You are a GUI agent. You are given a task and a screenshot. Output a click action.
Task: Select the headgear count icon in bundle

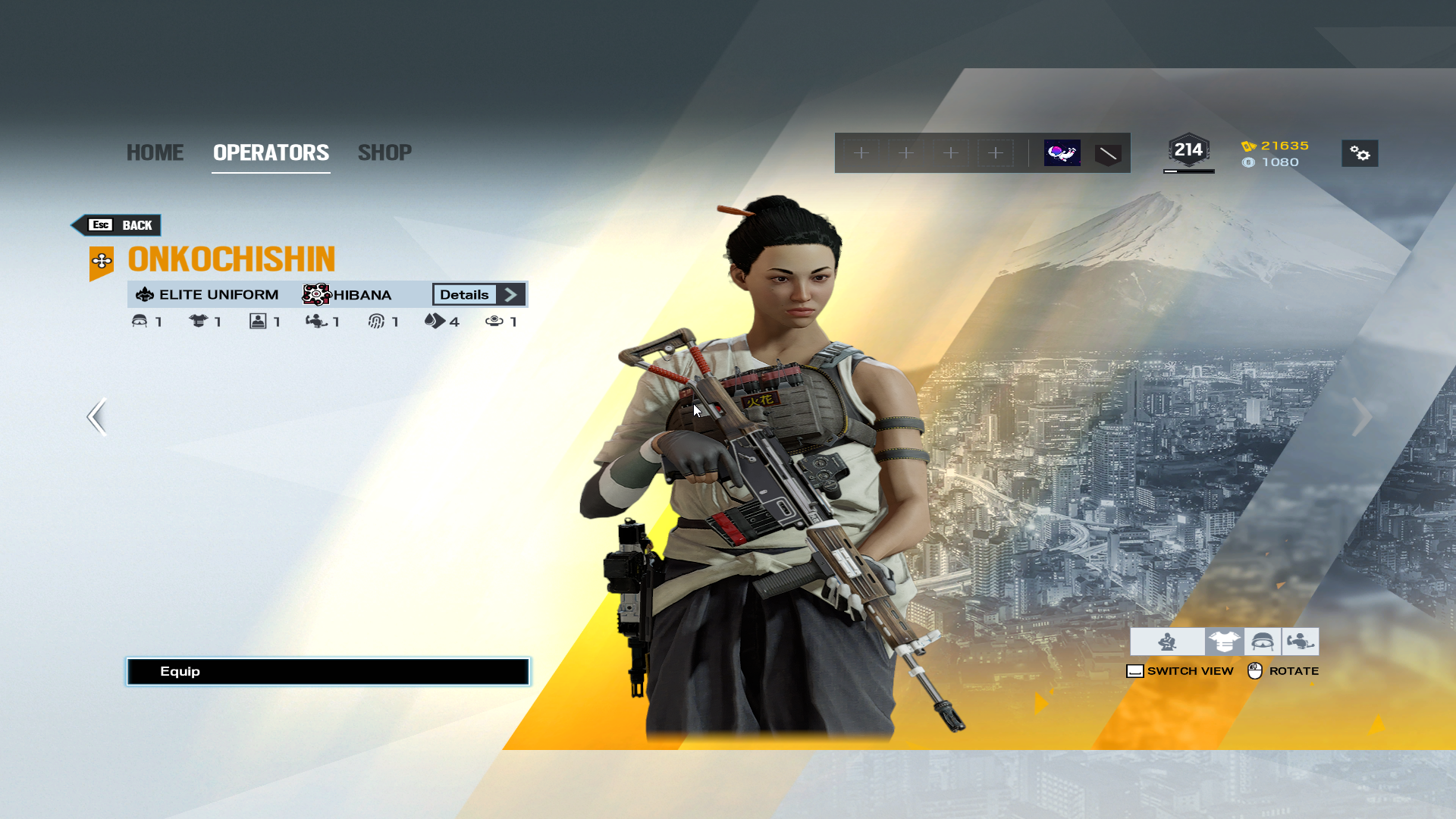[140, 322]
